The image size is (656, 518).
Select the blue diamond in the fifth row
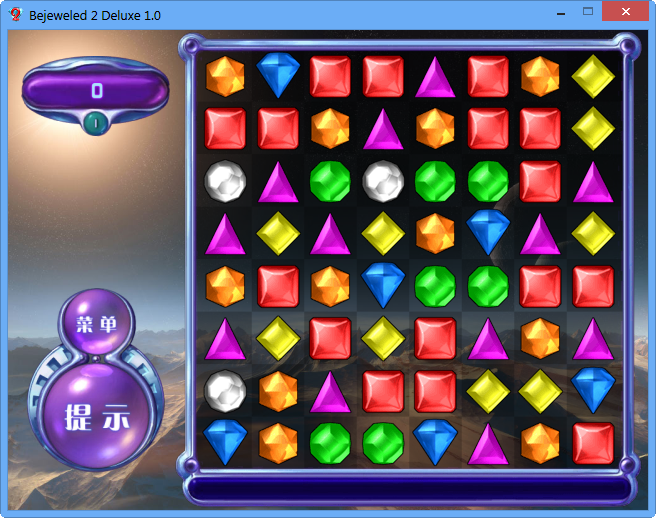point(383,285)
